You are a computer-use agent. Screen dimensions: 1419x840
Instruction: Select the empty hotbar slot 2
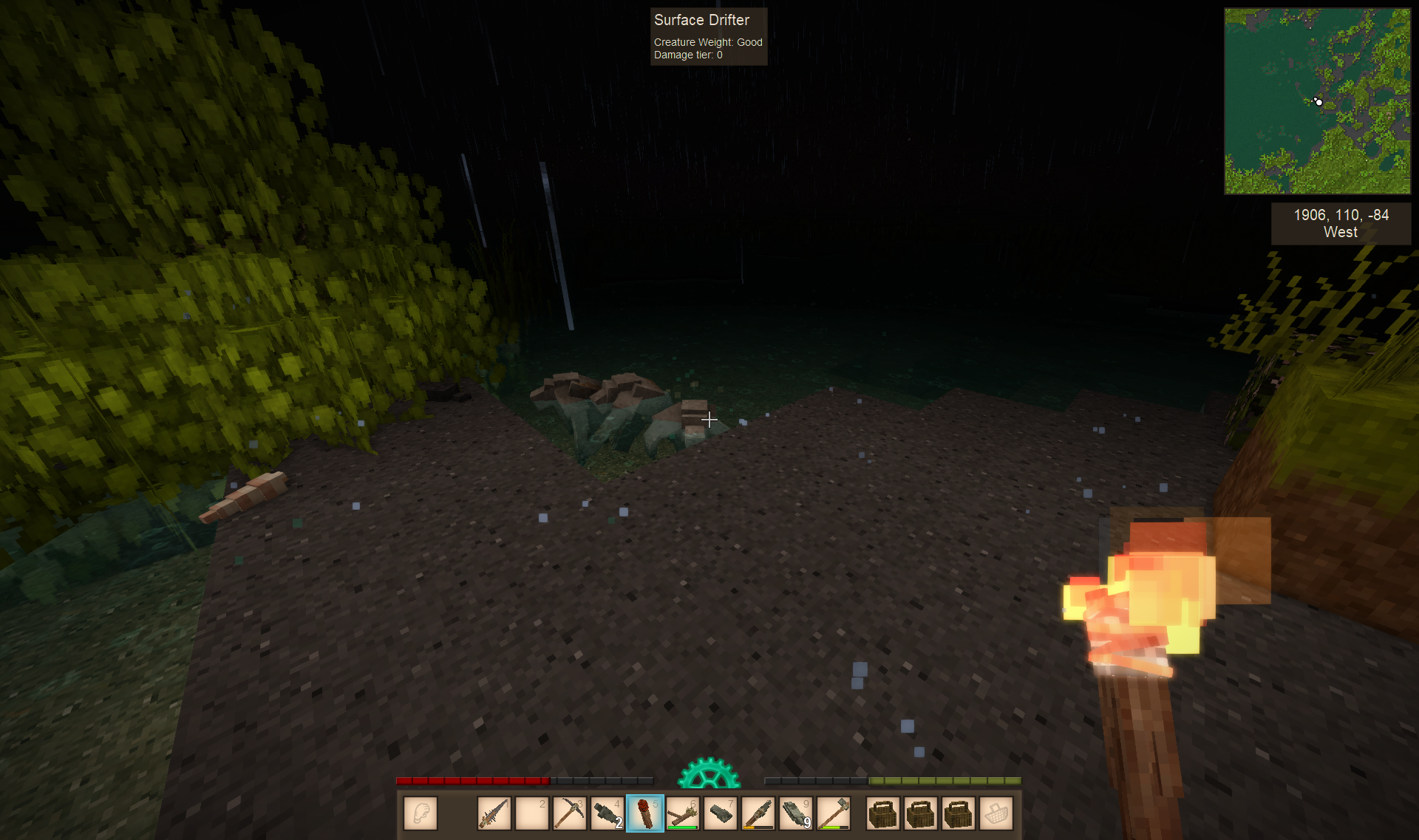[x=531, y=813]
